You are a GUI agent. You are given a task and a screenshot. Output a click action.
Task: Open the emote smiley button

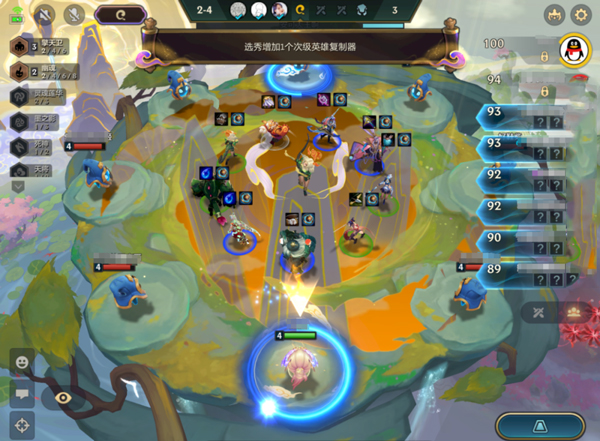(21, 360)
